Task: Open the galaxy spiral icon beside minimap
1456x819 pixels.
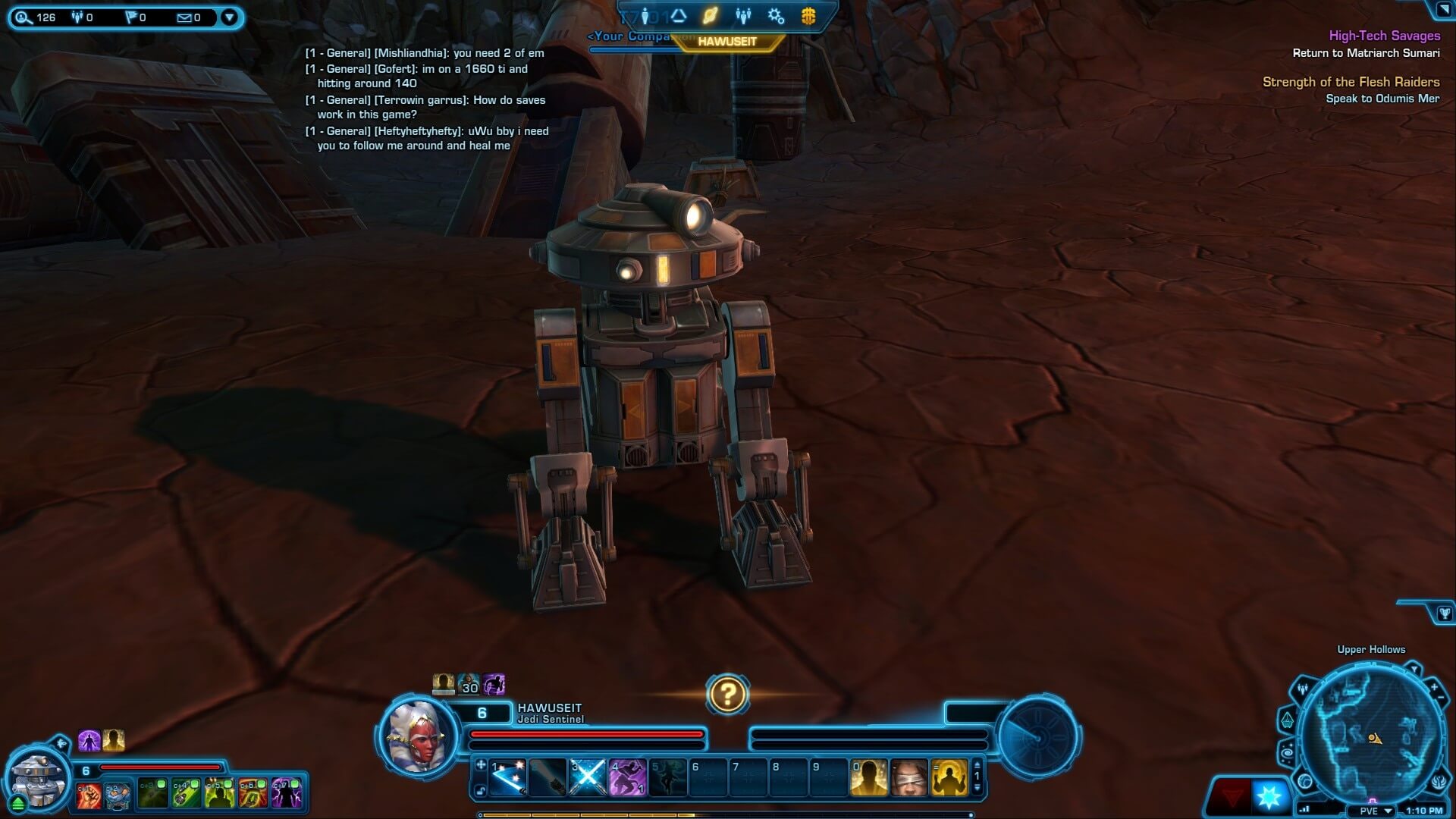Action: coord(1287,752)
